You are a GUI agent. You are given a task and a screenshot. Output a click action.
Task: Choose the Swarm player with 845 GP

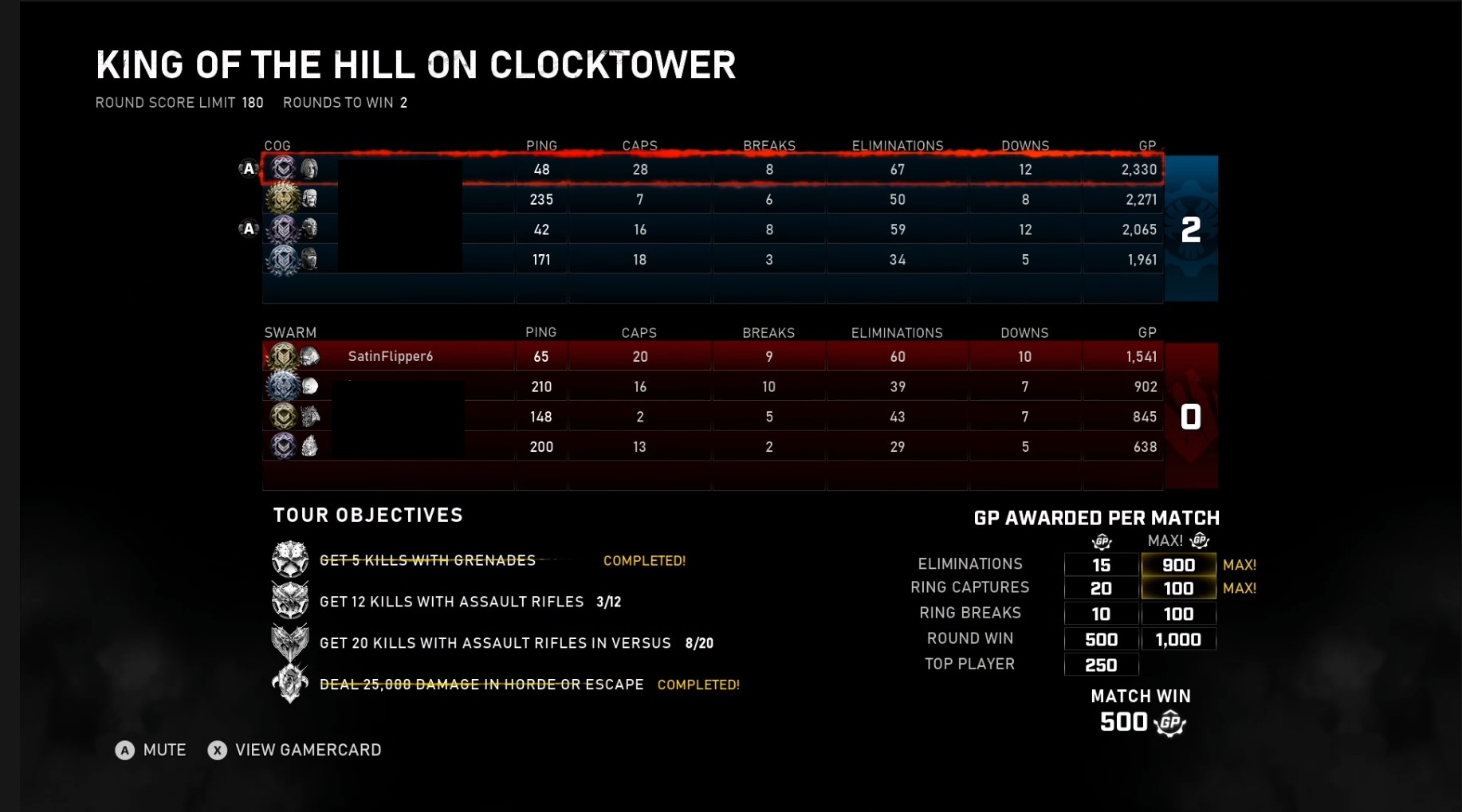pyautogui.click(x=711, y=417)
